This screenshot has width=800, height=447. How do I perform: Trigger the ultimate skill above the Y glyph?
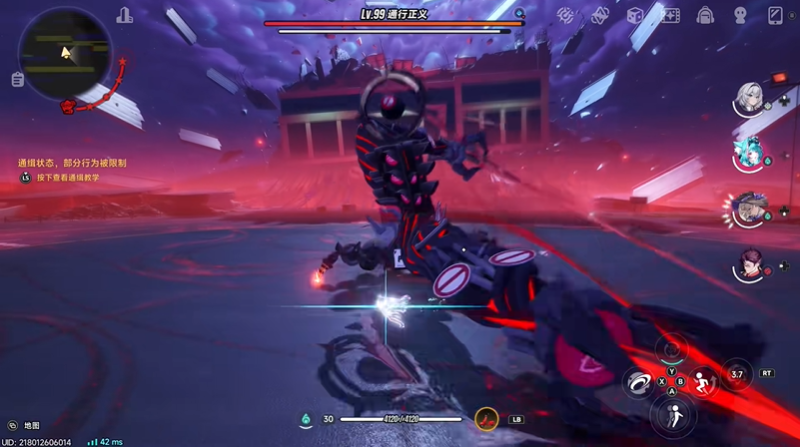(x=670, y=348)
